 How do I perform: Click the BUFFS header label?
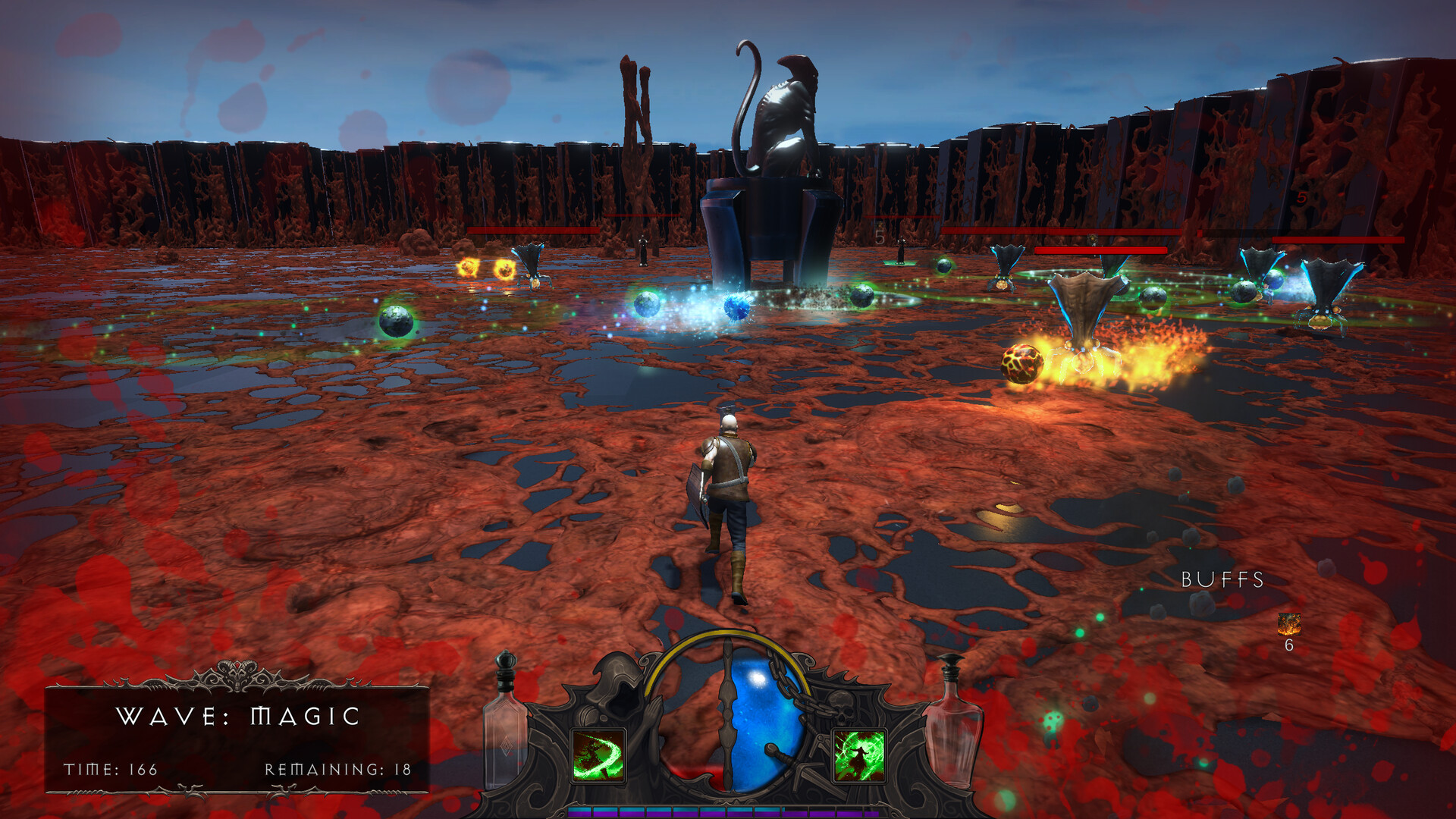tap(1222, 580)
